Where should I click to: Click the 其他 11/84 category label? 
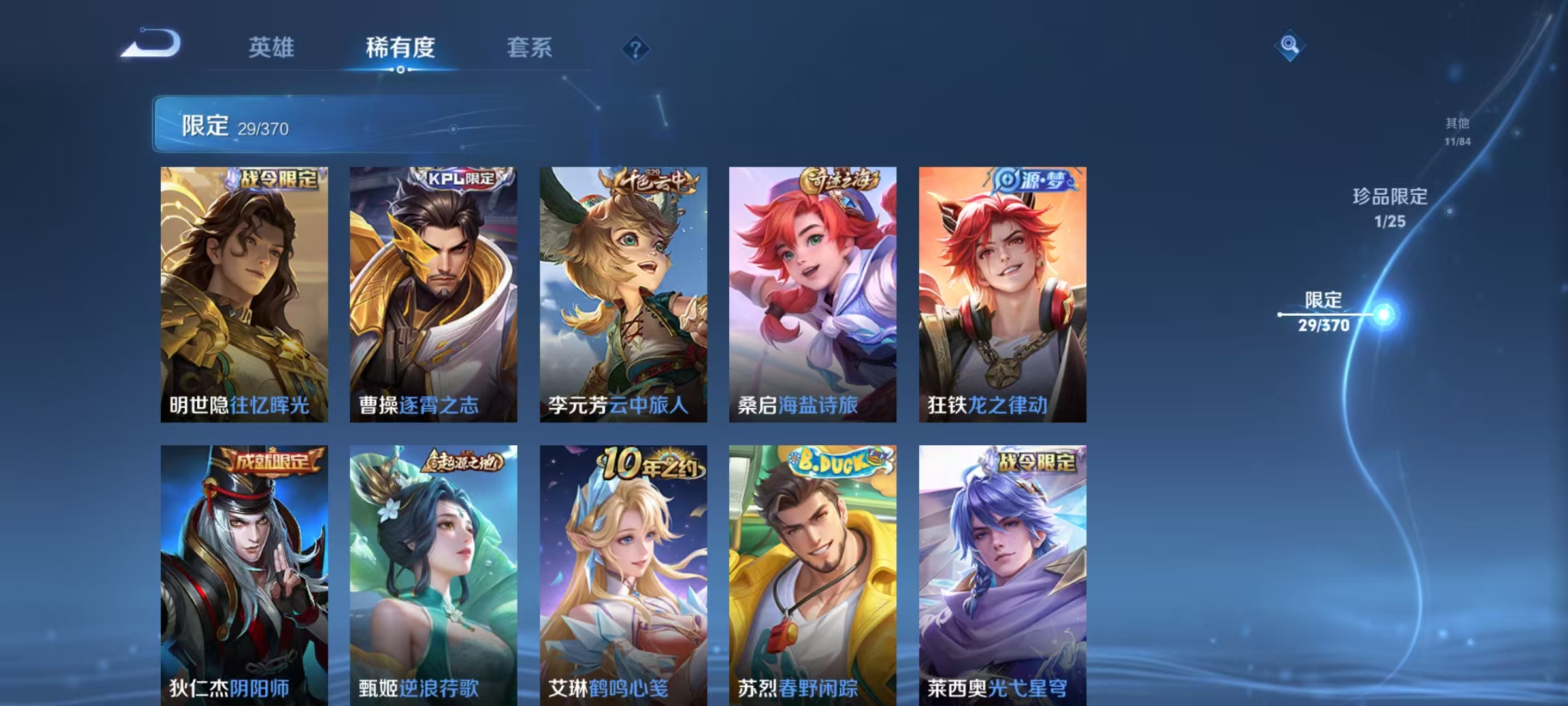(1456, 129)
